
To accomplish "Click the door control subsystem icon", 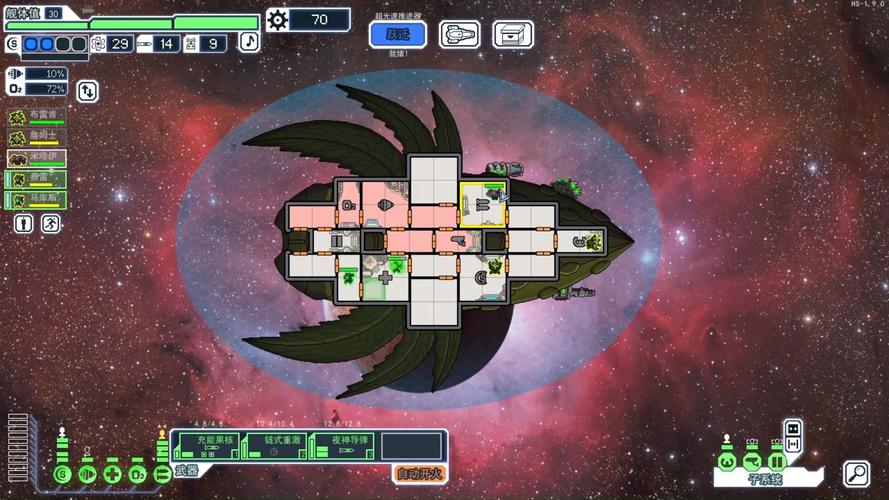I will pos(776,460).
